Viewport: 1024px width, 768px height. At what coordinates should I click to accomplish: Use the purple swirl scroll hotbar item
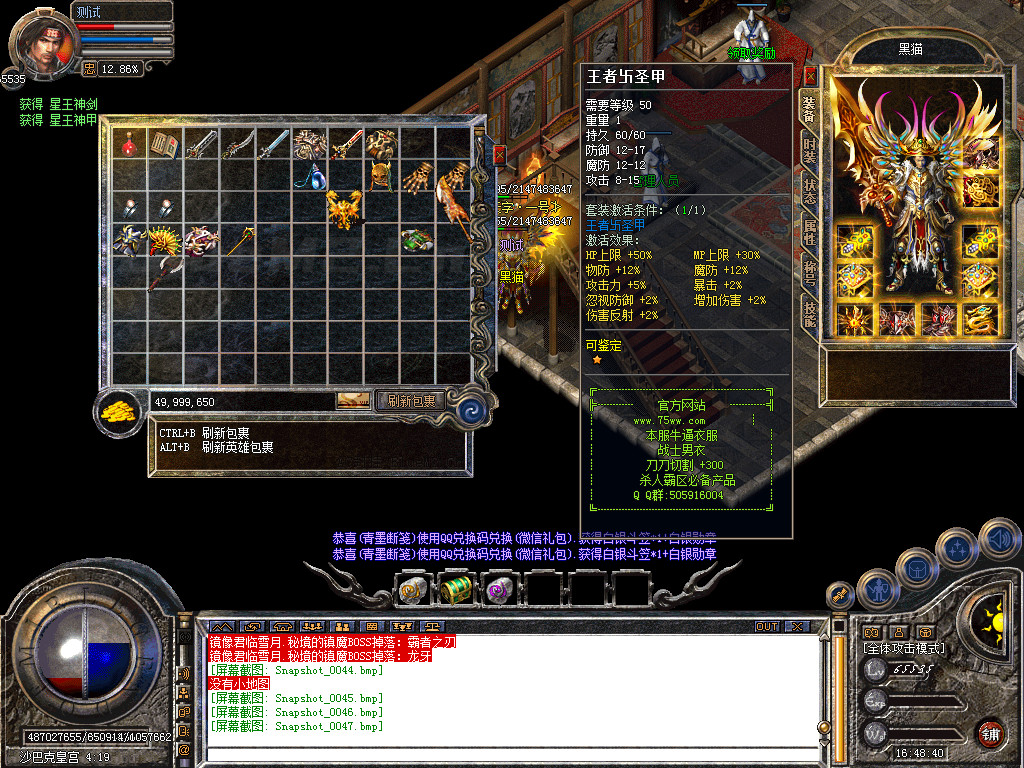point(499,590)
